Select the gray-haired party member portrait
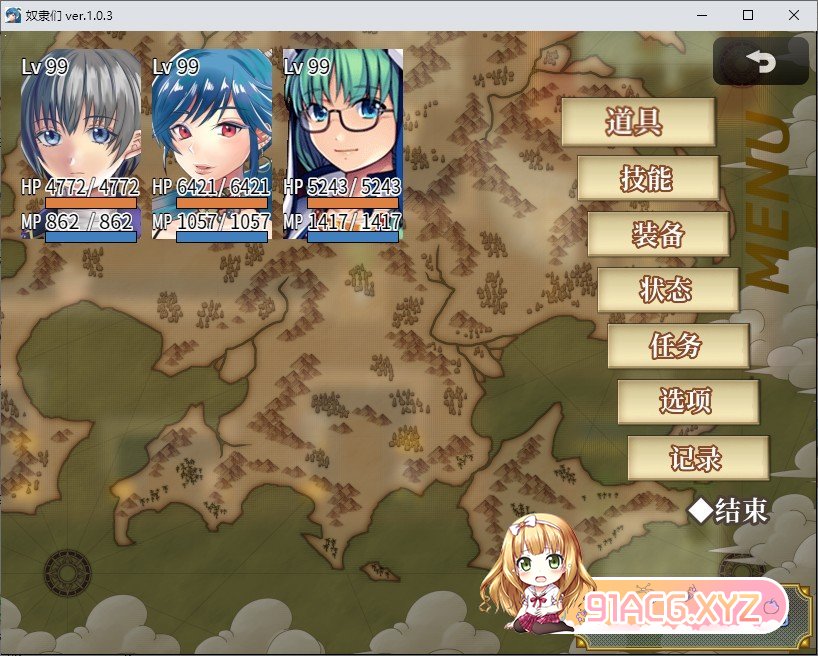 click(80, 140)
